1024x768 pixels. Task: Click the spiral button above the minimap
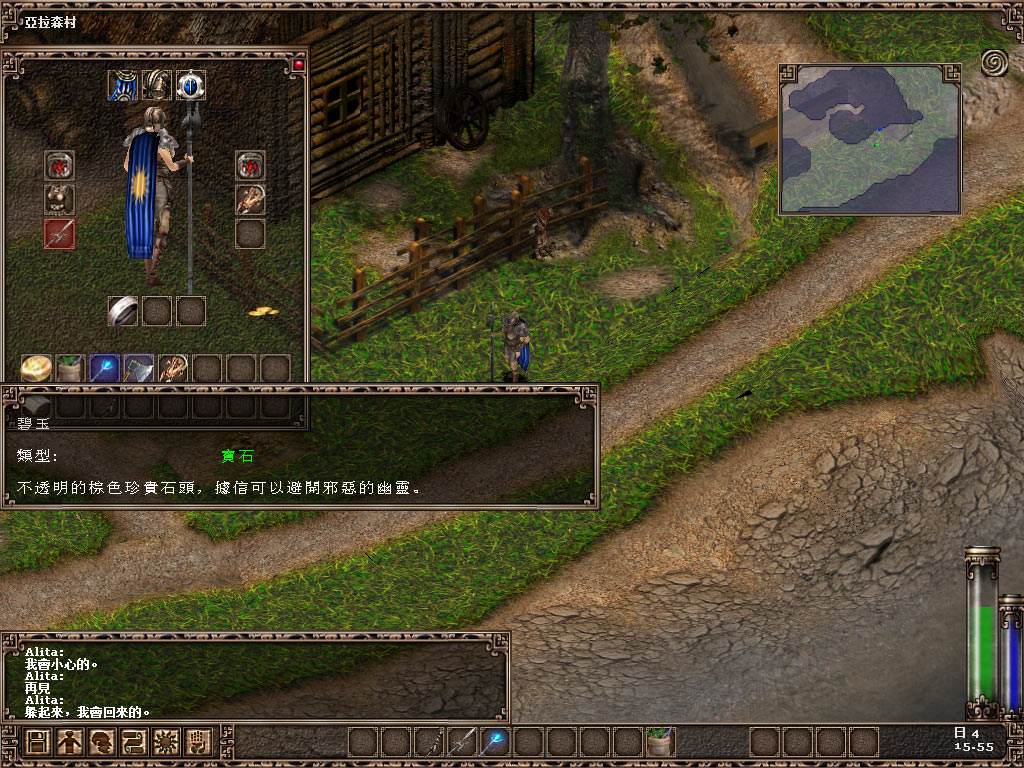(995, 63)
